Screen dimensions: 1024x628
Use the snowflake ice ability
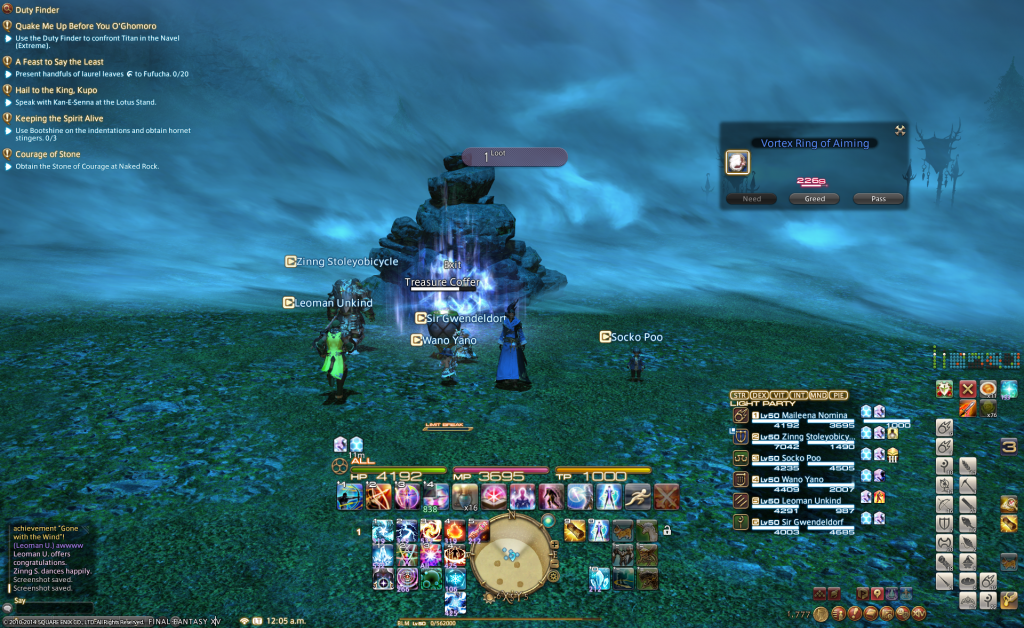click(456, 578)
